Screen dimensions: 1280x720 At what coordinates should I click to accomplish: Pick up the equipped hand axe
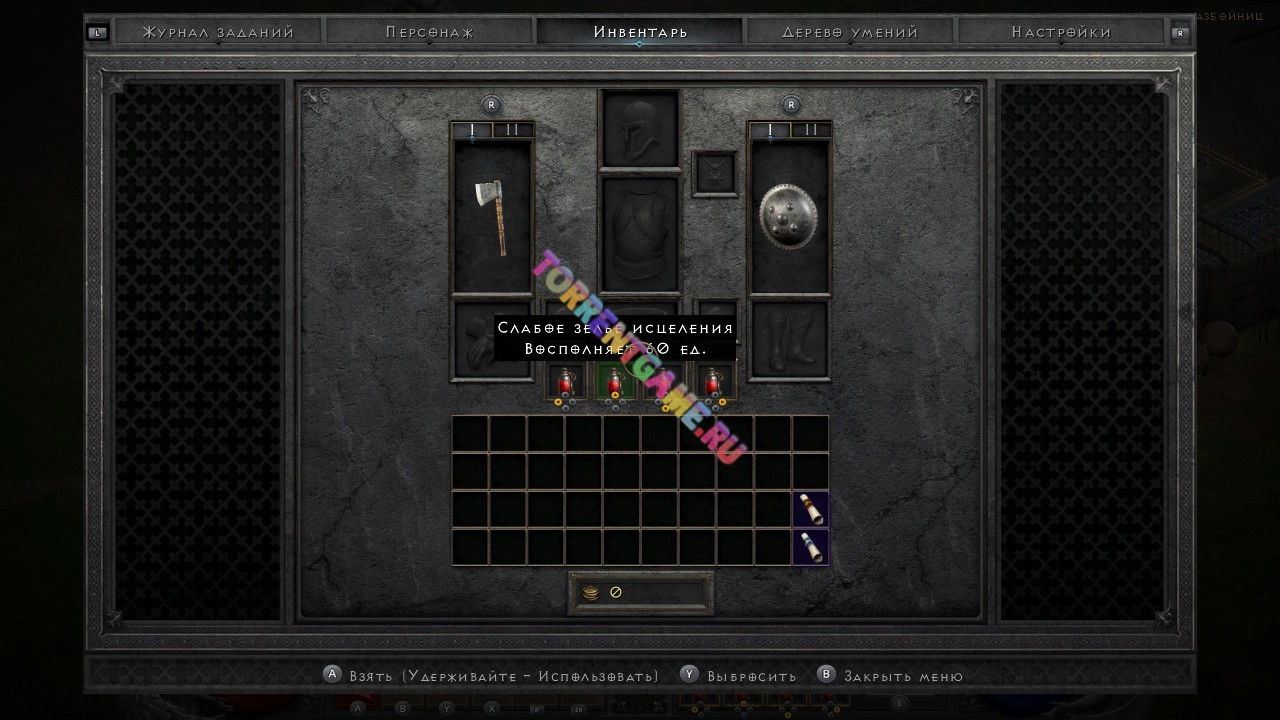pos(492,217)
